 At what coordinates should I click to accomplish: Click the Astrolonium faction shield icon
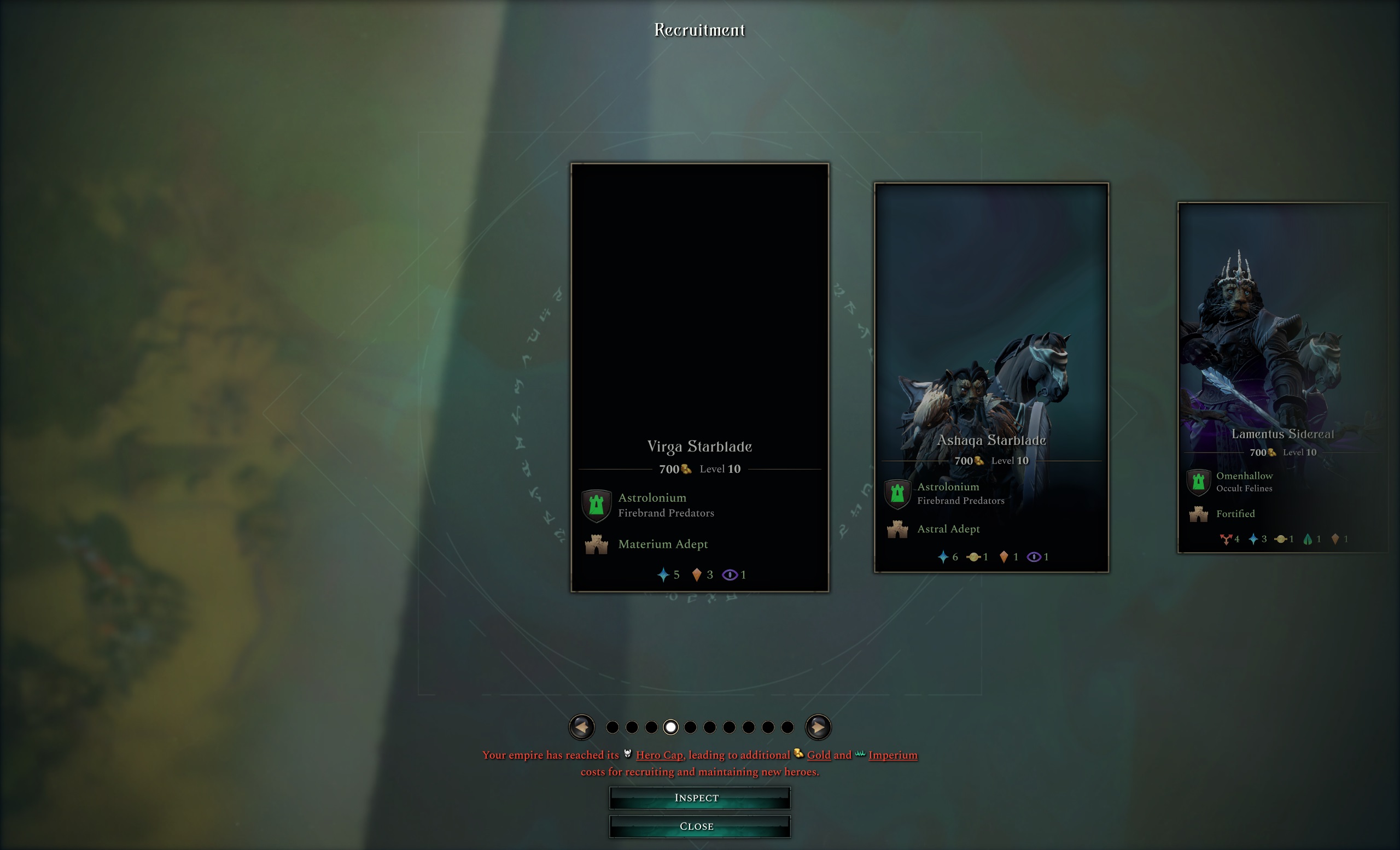point(596,505)
